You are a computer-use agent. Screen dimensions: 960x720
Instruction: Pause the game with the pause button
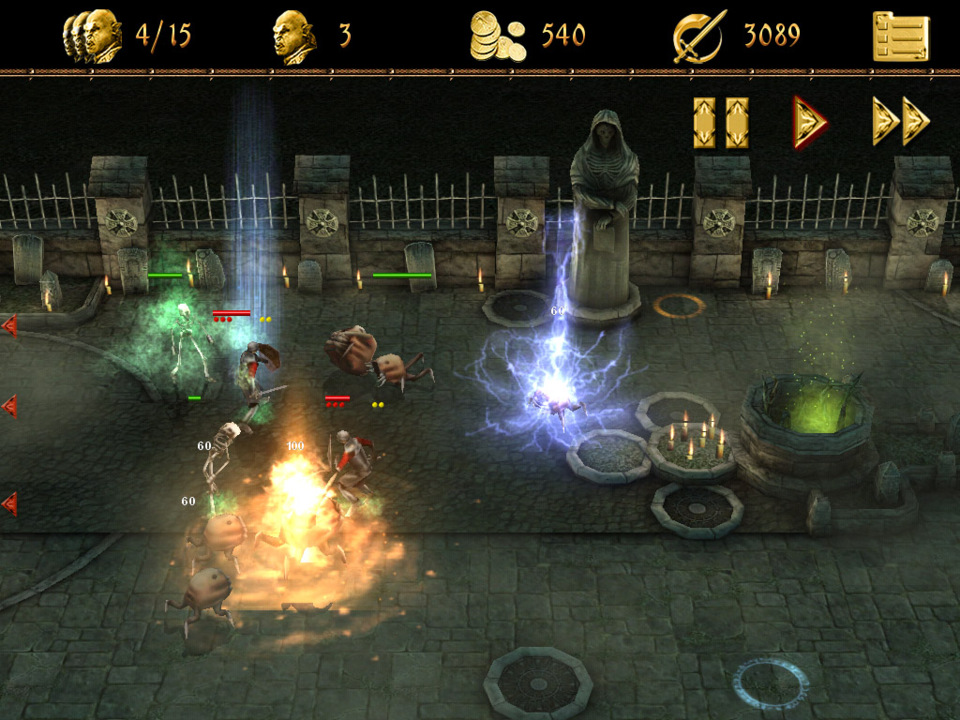click(x=721, y=123)
